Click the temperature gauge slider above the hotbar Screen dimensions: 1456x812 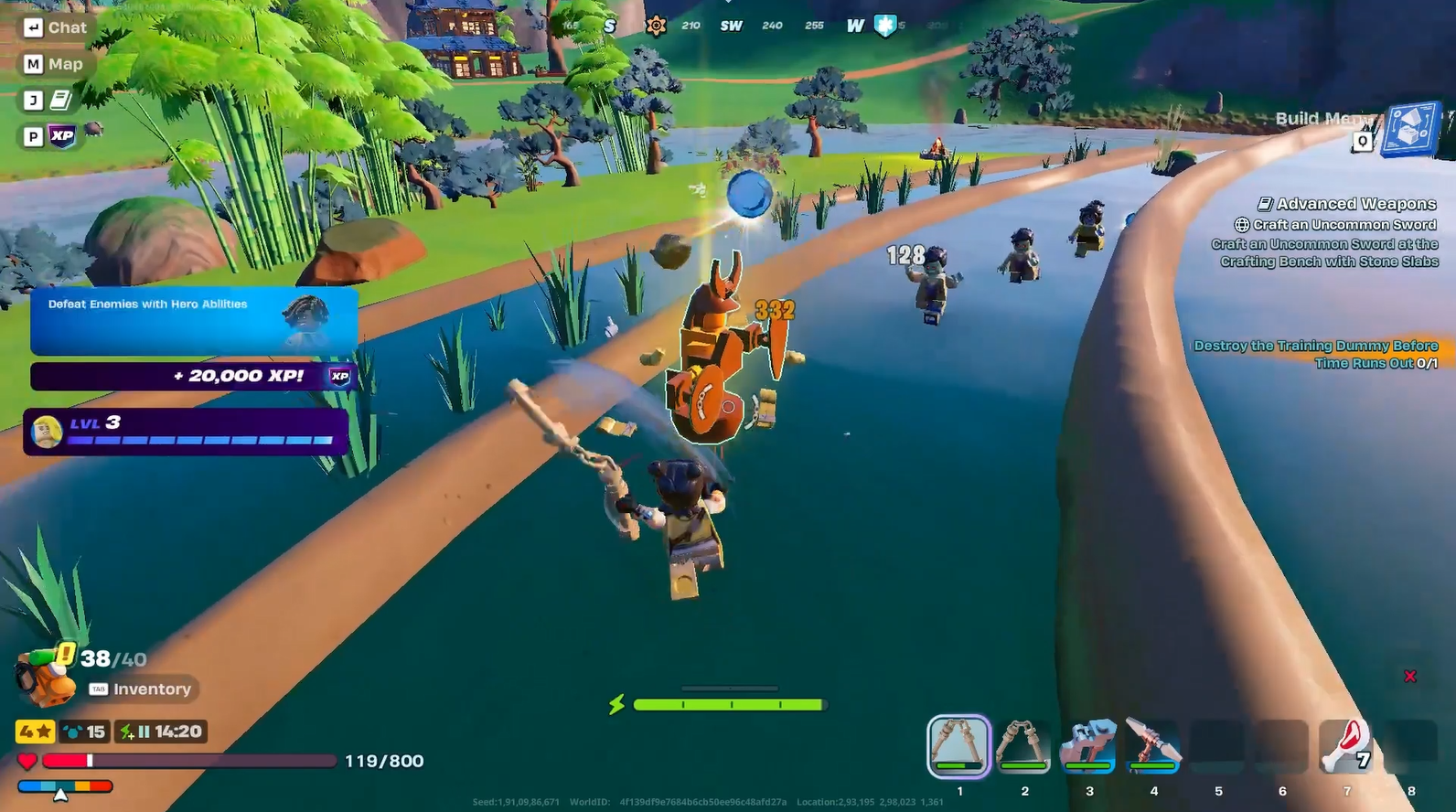coord(62,786)
